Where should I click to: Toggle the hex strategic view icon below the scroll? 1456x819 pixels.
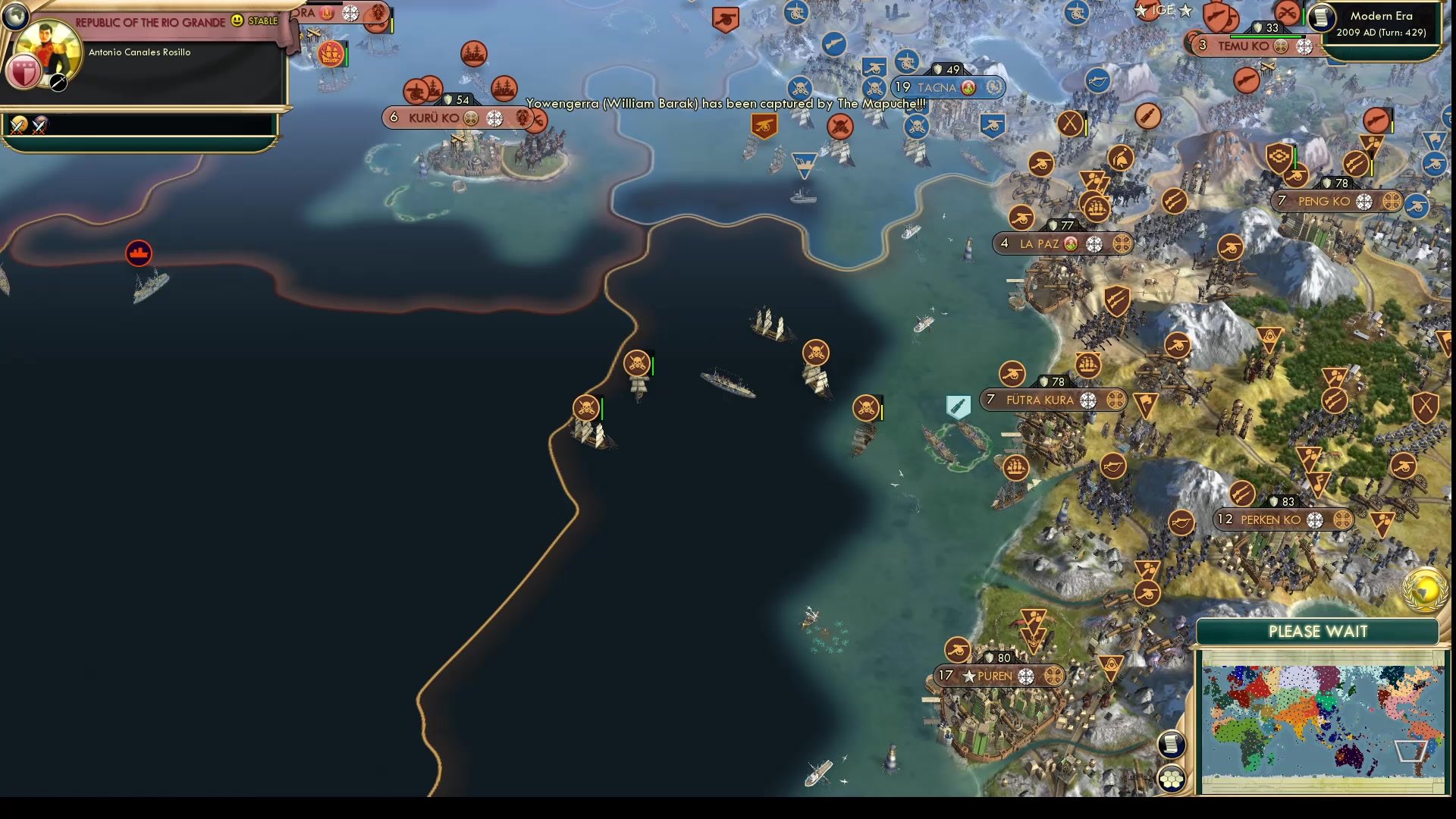[x=1172, y=777]
